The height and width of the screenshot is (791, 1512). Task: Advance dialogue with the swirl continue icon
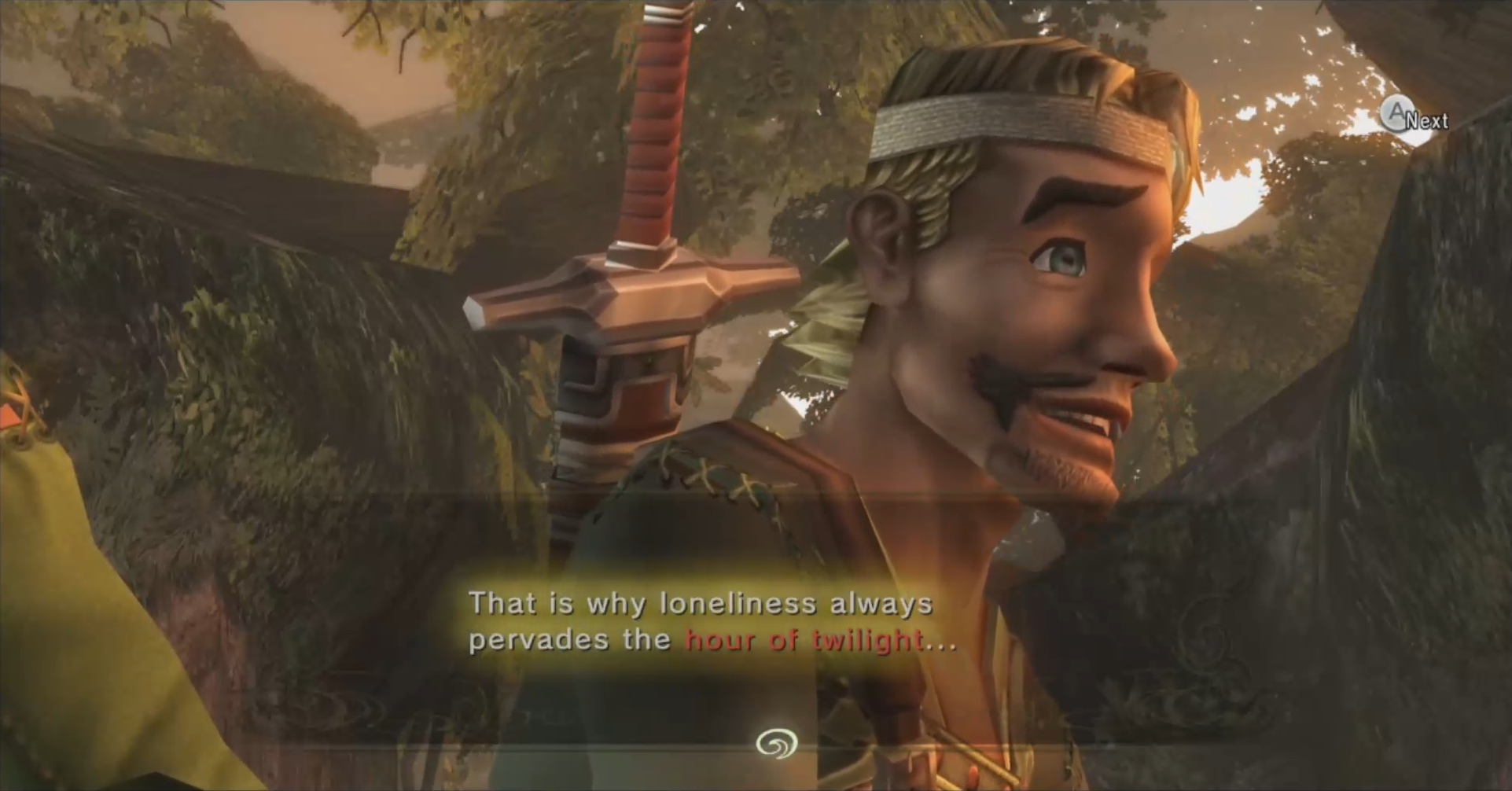click(x=776, y=743)
